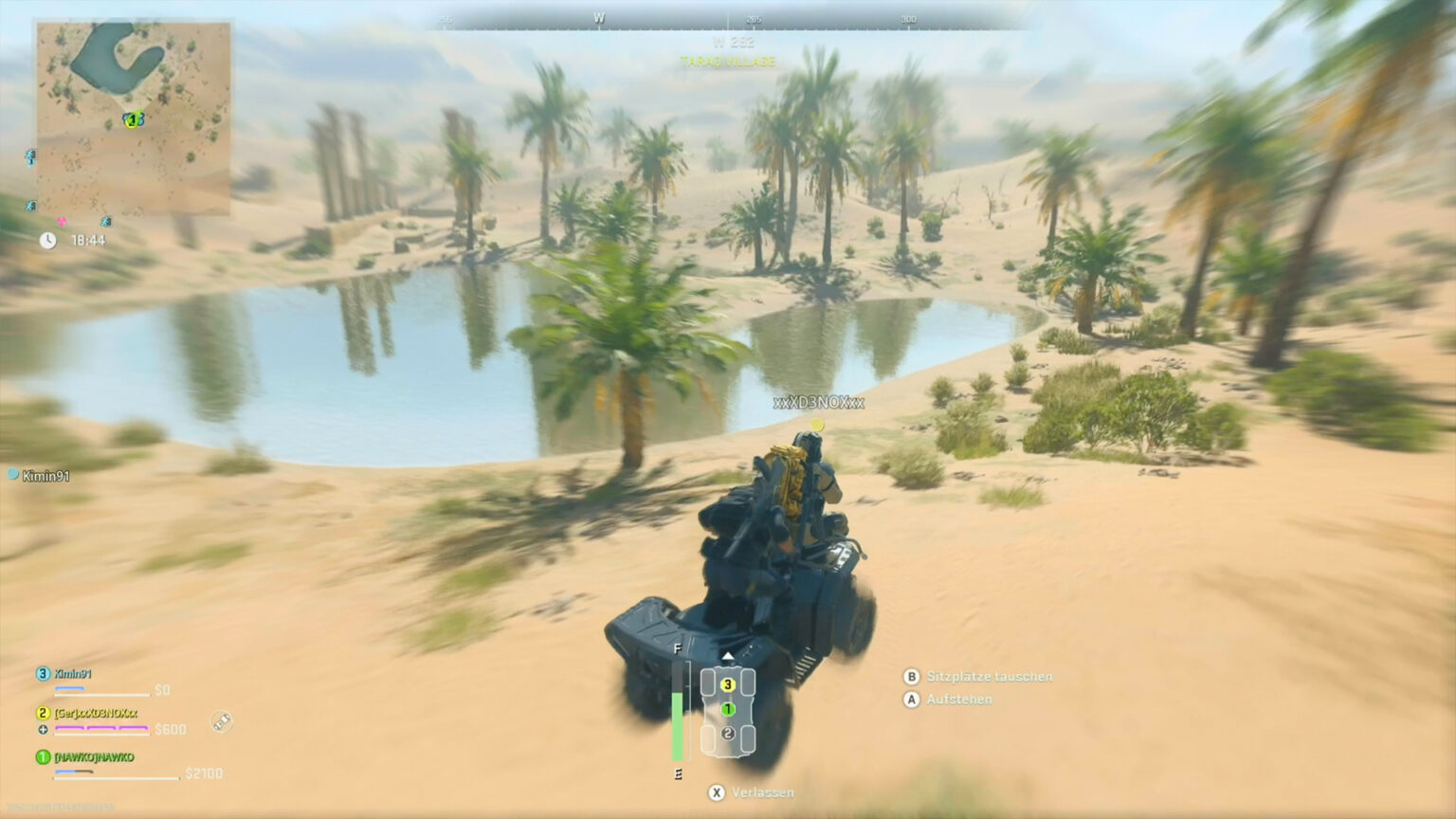Click the plus revive icon under [Ger]xxXD3NOXxx
1456x819 pixels.
click(44, 730)
